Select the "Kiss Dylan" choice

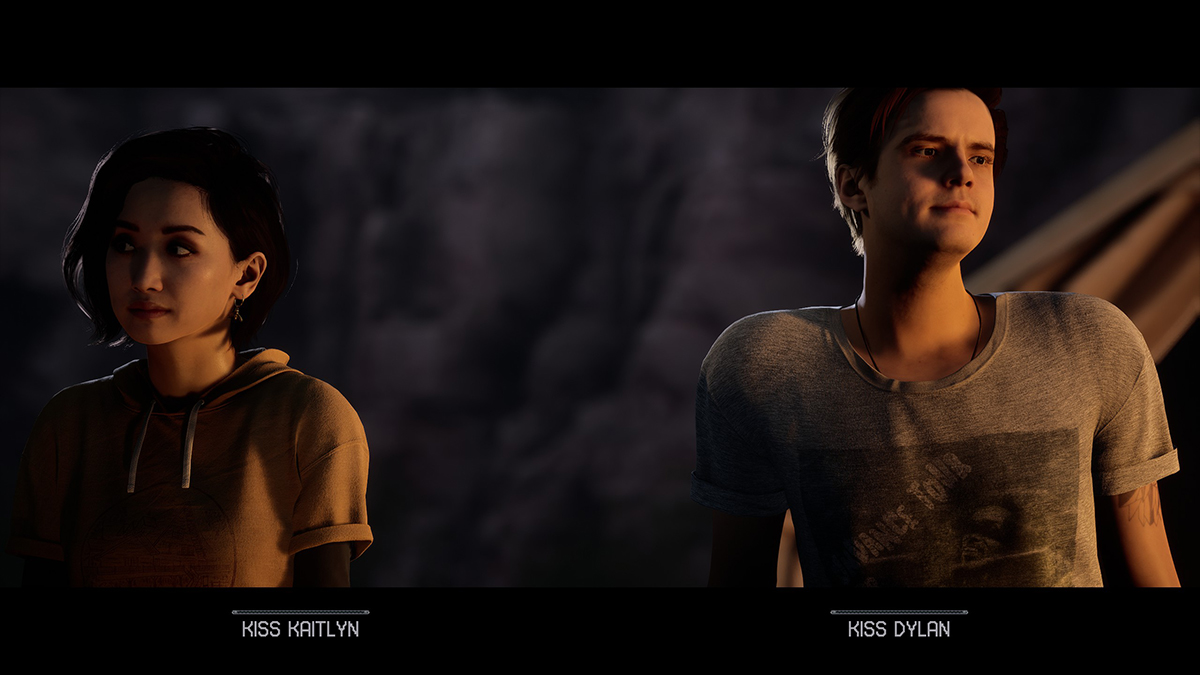pos(898,629)
